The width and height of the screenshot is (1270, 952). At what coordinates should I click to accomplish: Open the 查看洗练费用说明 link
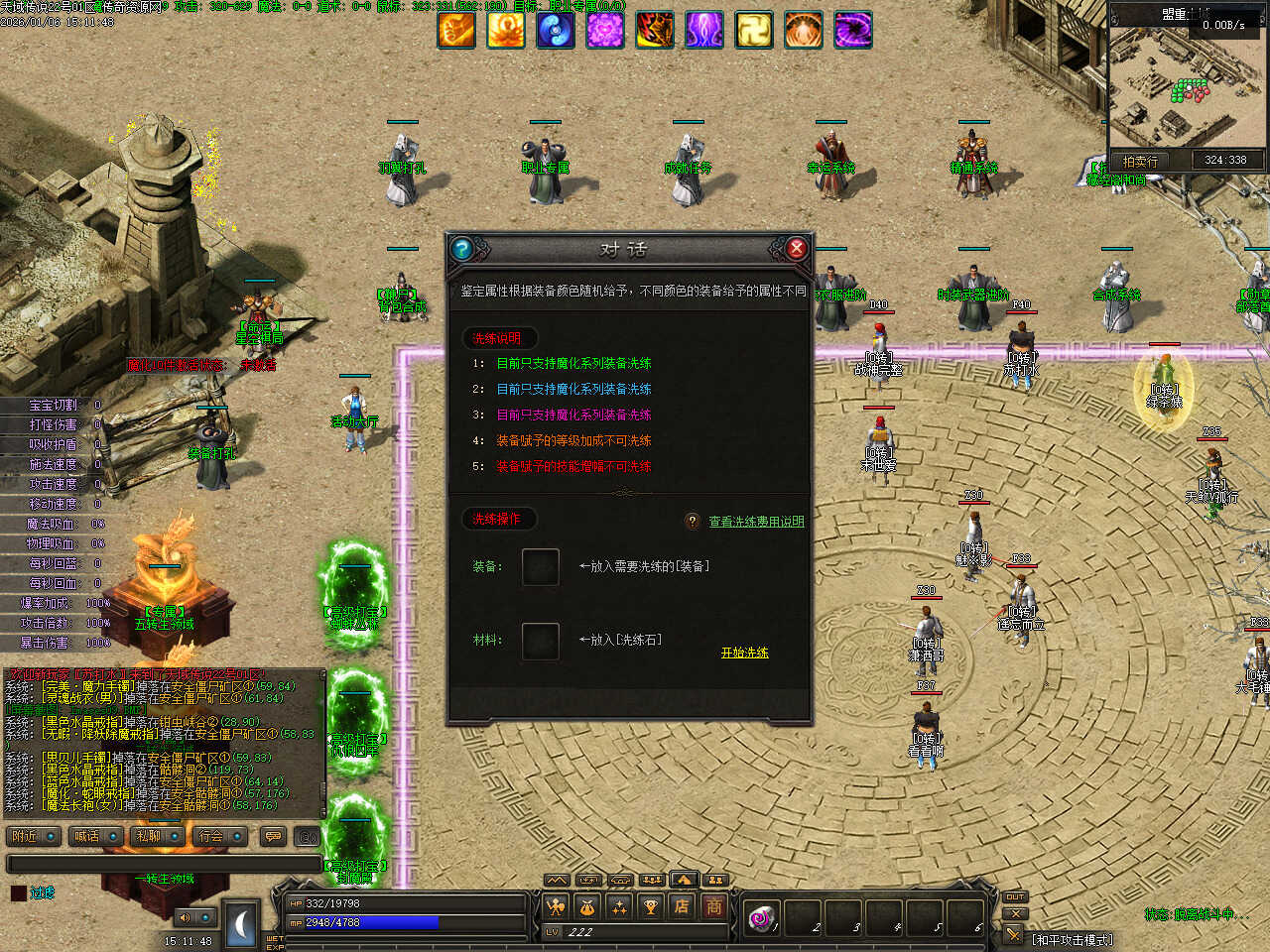click(756, 521)
